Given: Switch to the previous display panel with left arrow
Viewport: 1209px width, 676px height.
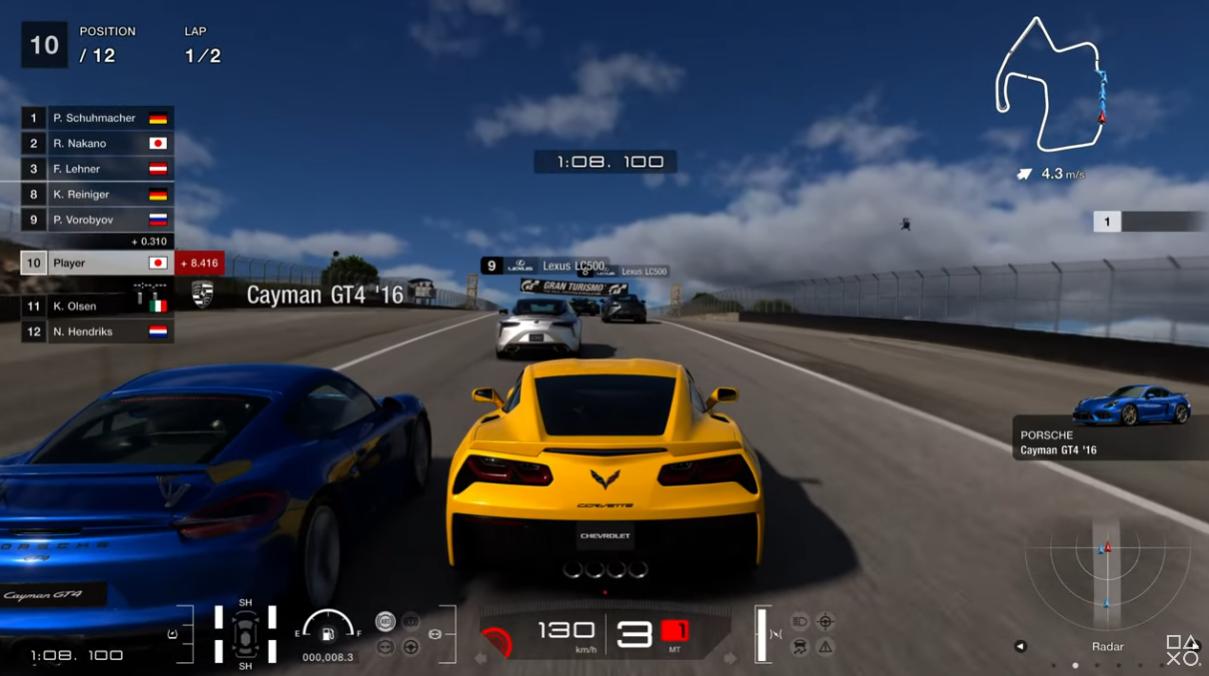Looking at the screenshot, I should 1020,647.
